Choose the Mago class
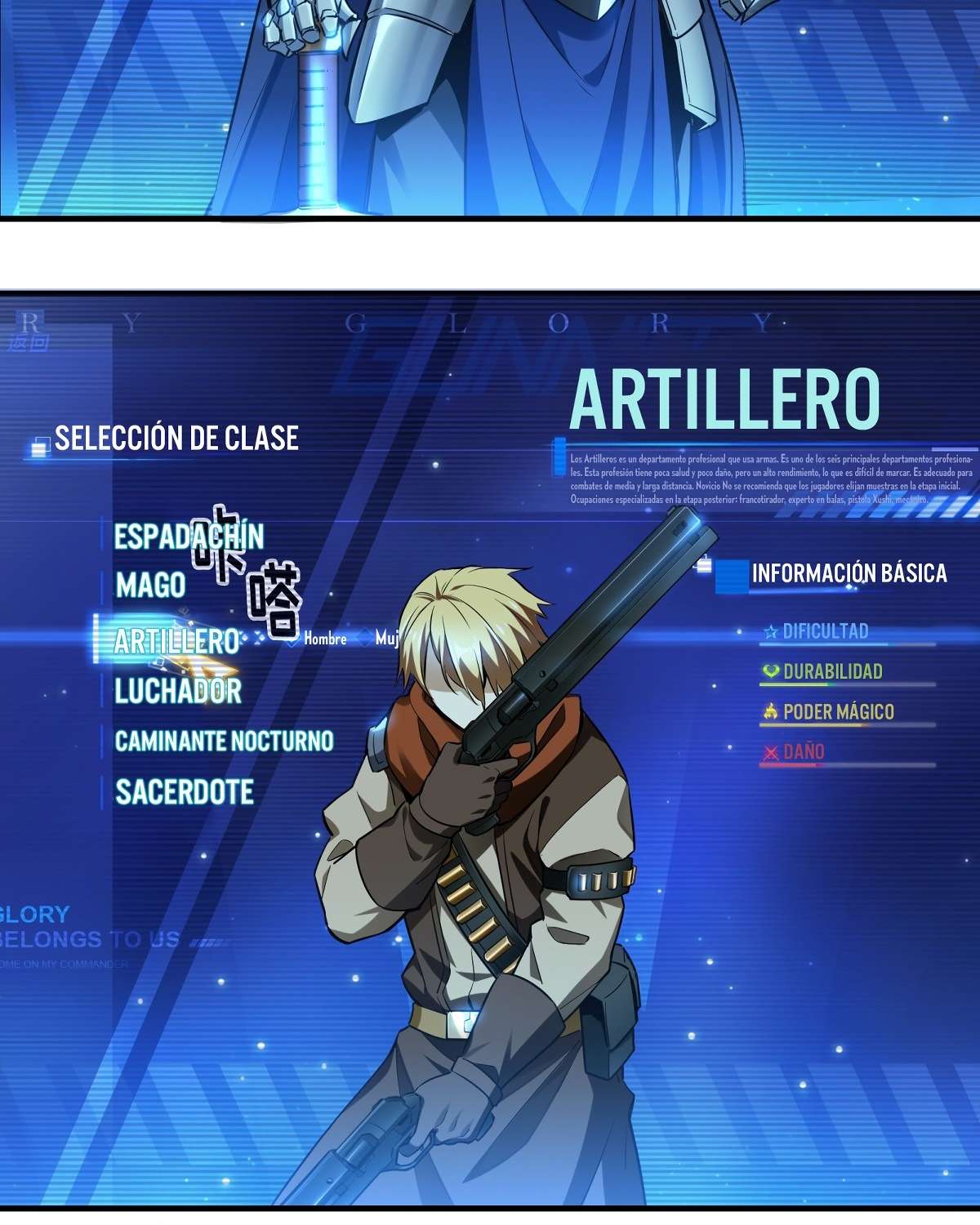 point(150,586)
